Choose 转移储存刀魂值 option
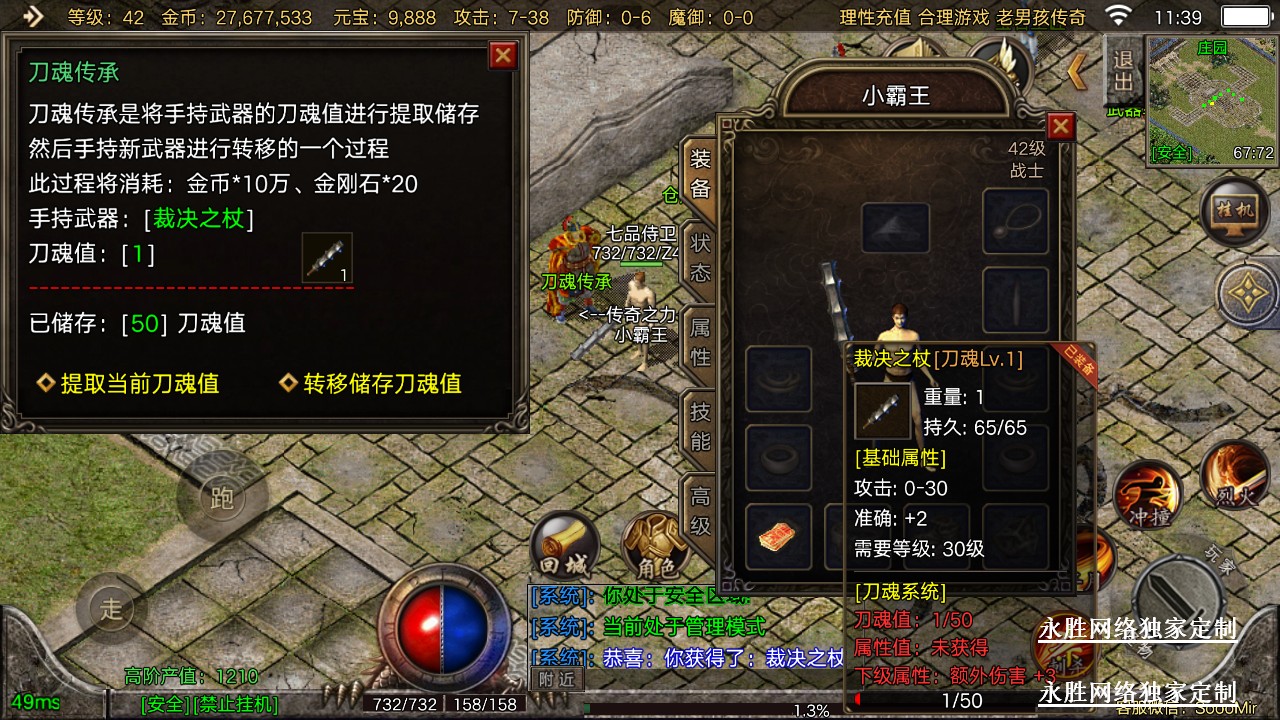The width and height of the screenshot is (1280, 720). click(382, 384)
